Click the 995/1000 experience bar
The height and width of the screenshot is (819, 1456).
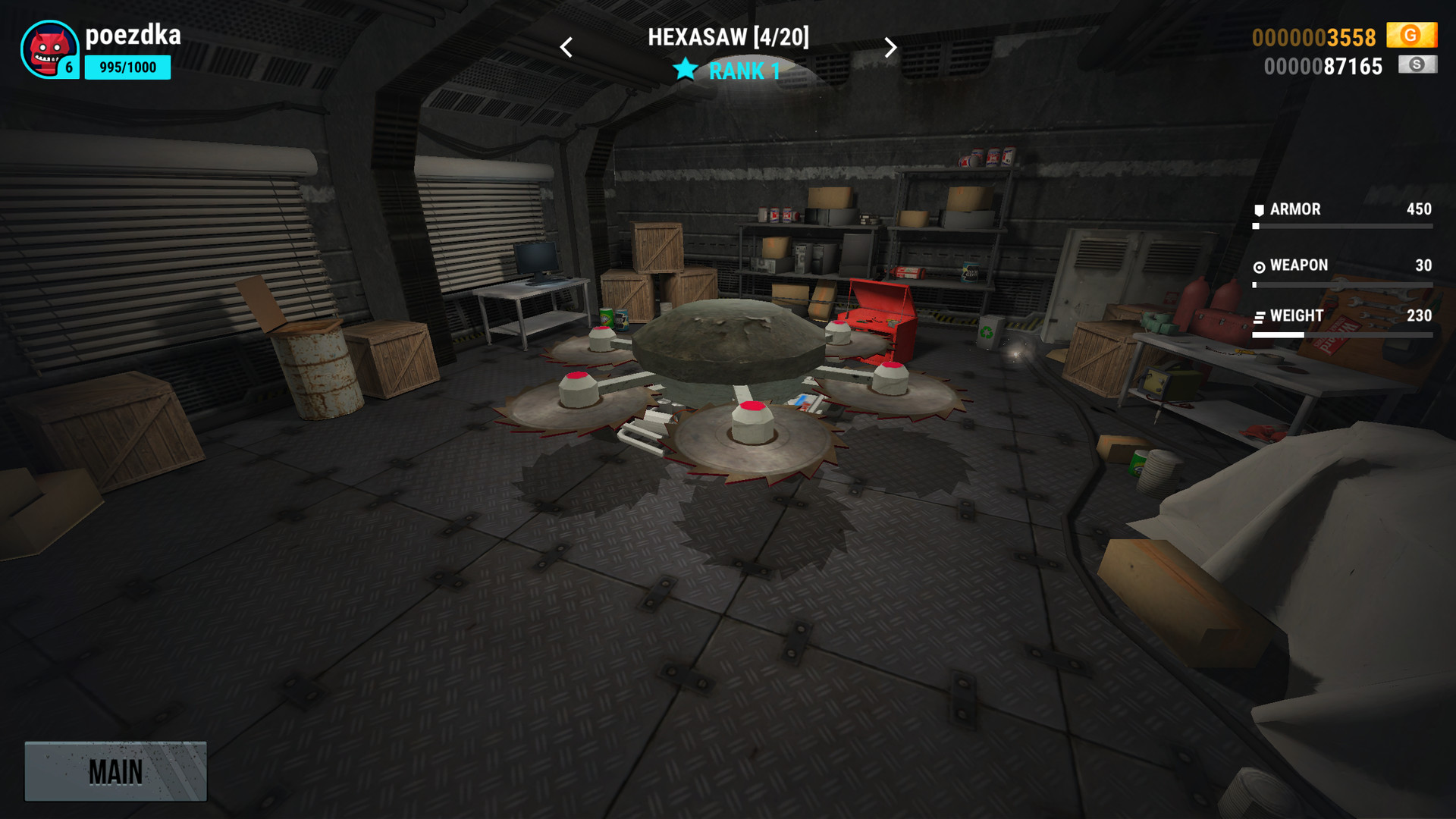(127, 68)
